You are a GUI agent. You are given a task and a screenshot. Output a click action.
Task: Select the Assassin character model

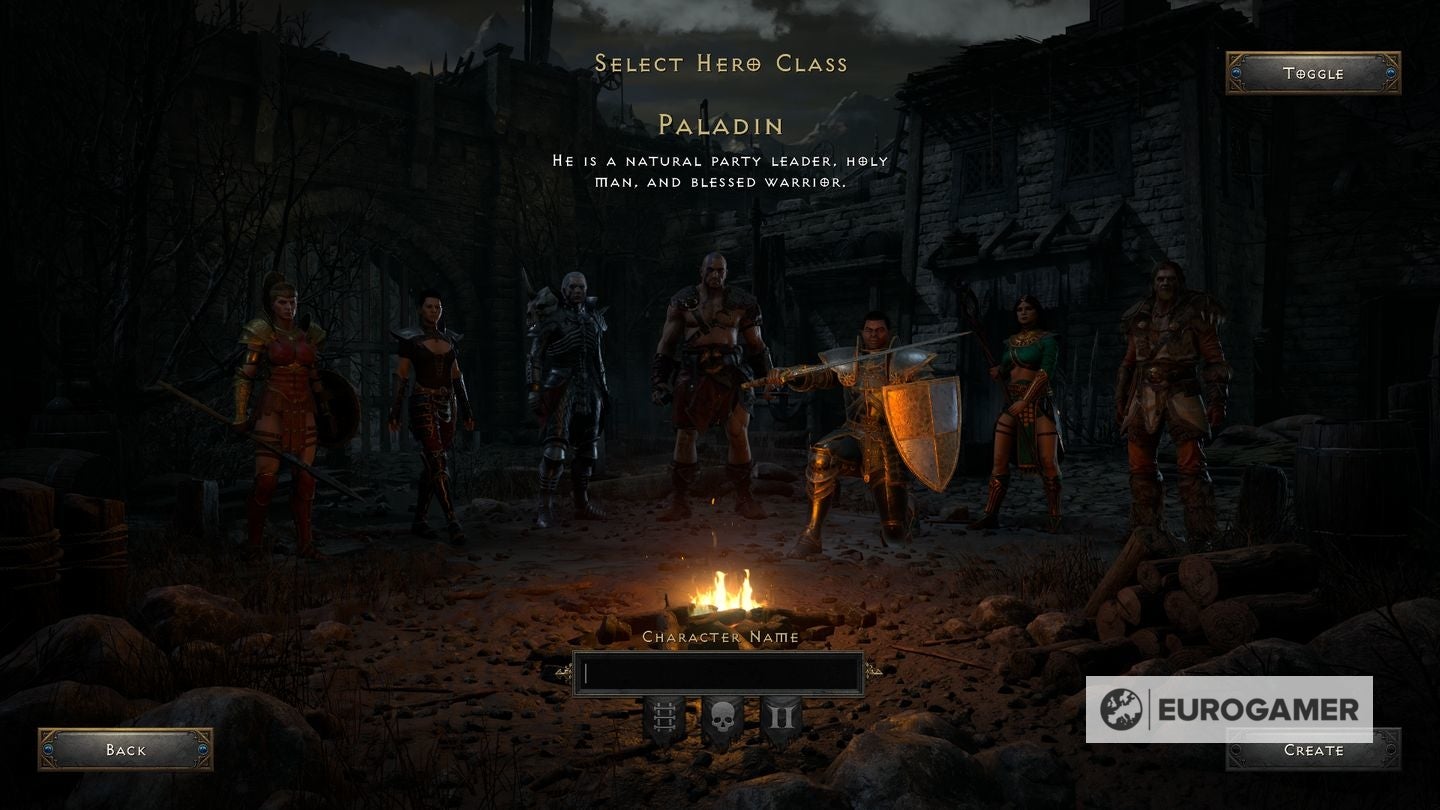[432, 400]
